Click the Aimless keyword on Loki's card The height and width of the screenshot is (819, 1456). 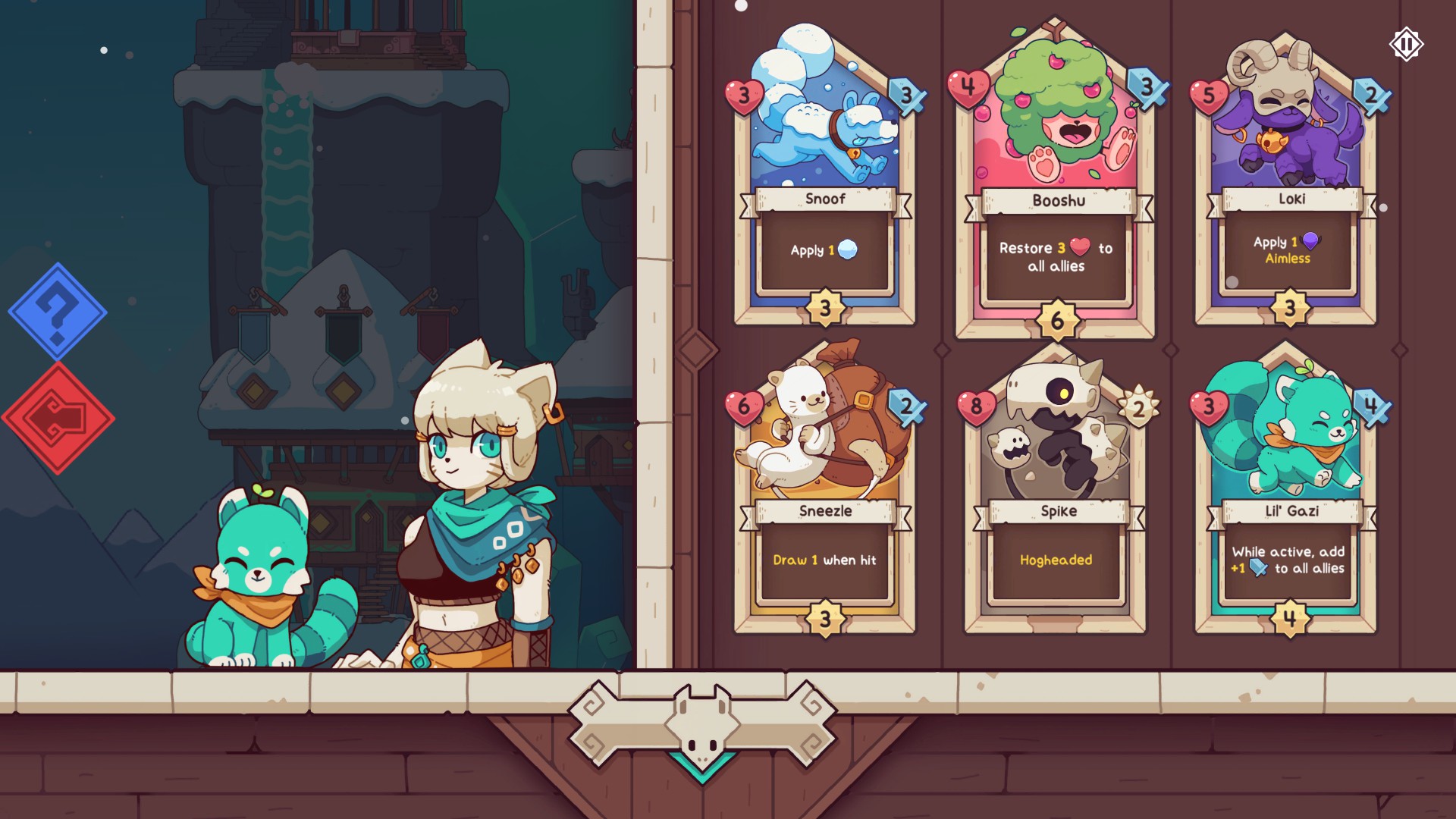[x=1288, y=258]
